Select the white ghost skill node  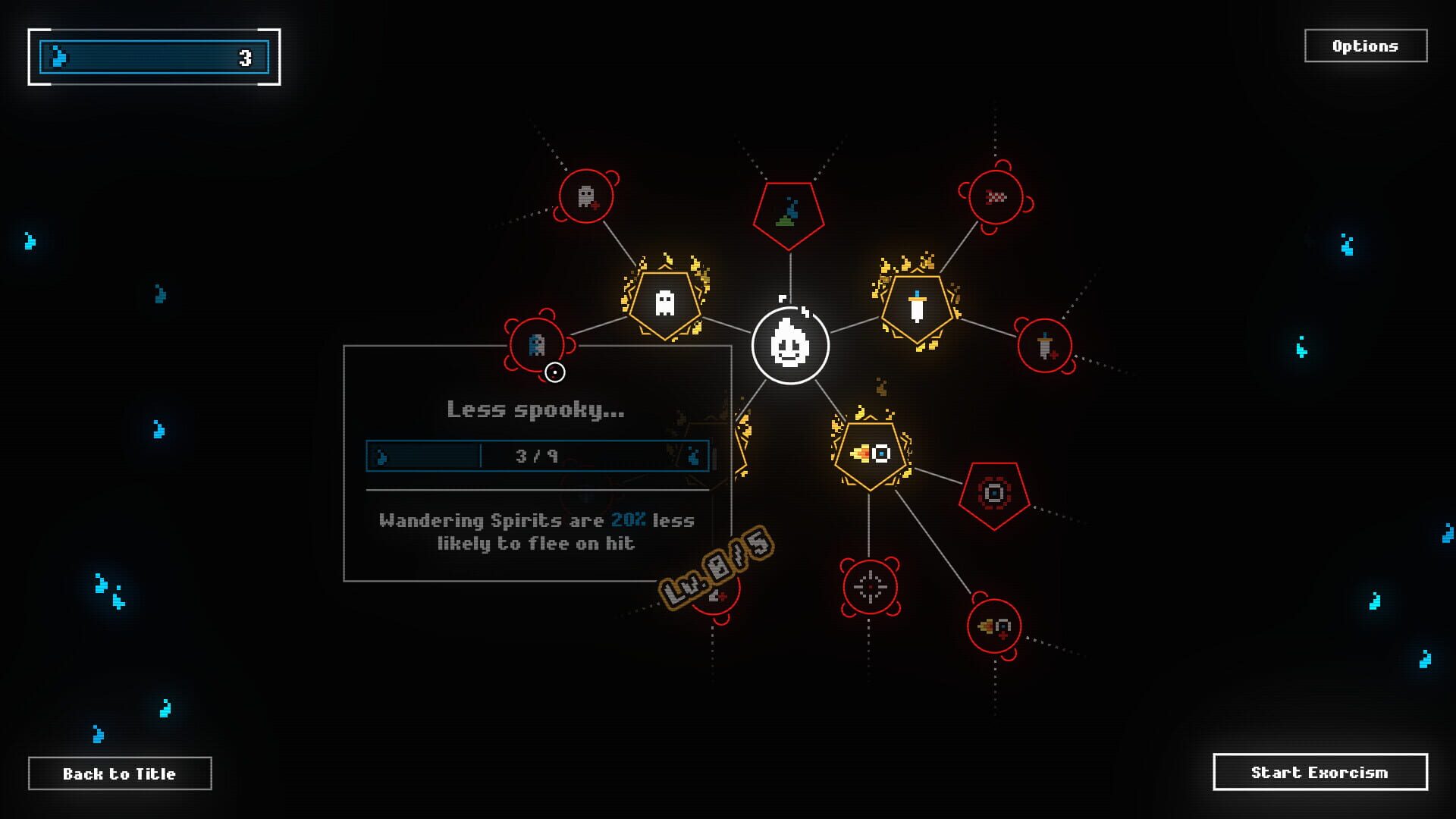tap(664, 303)
